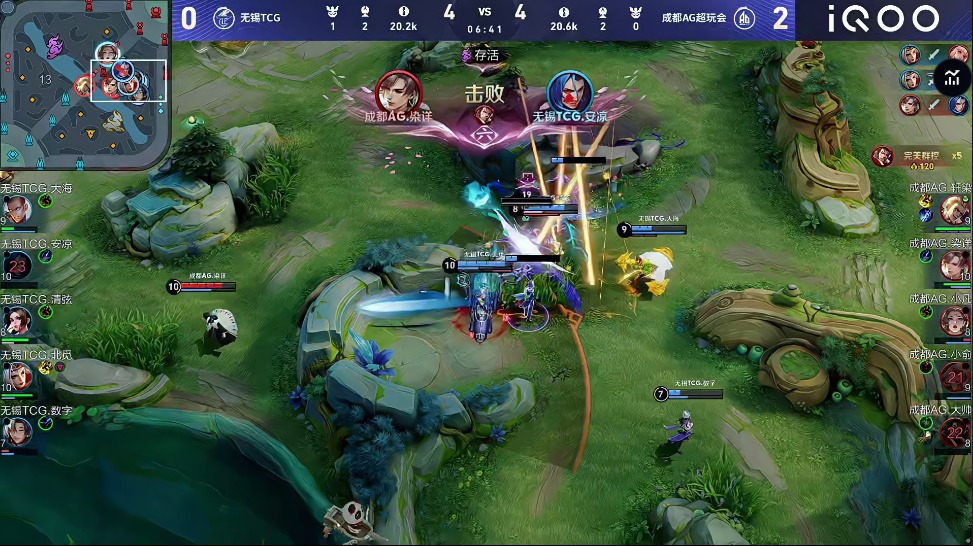Image resolution: width=973 pixels, height=546 pixels.
Task: Choose player 成都AG.小俞 portrait
Action: pos(954,376)
